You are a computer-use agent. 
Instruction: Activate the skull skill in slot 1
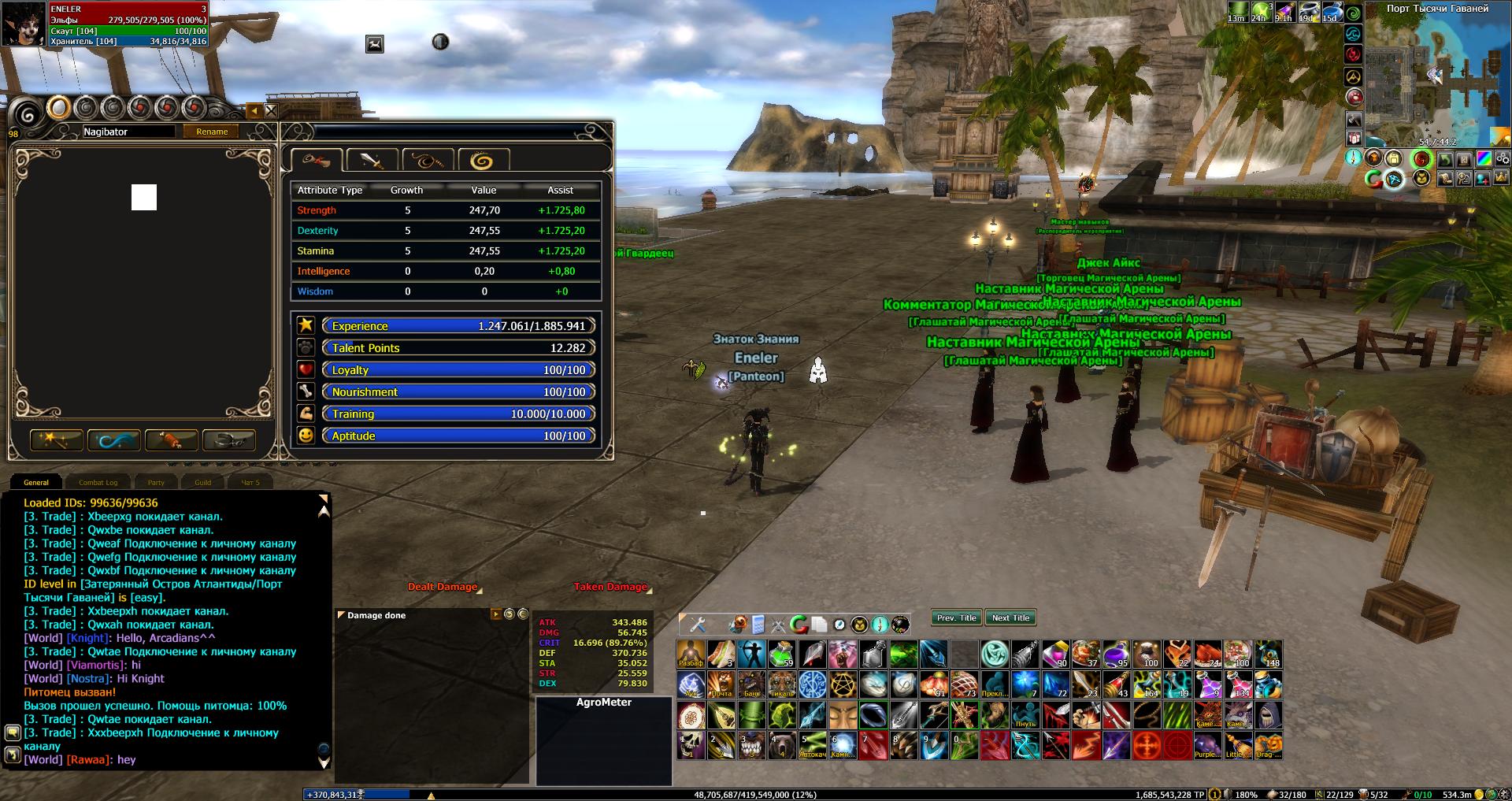[691, 744]
